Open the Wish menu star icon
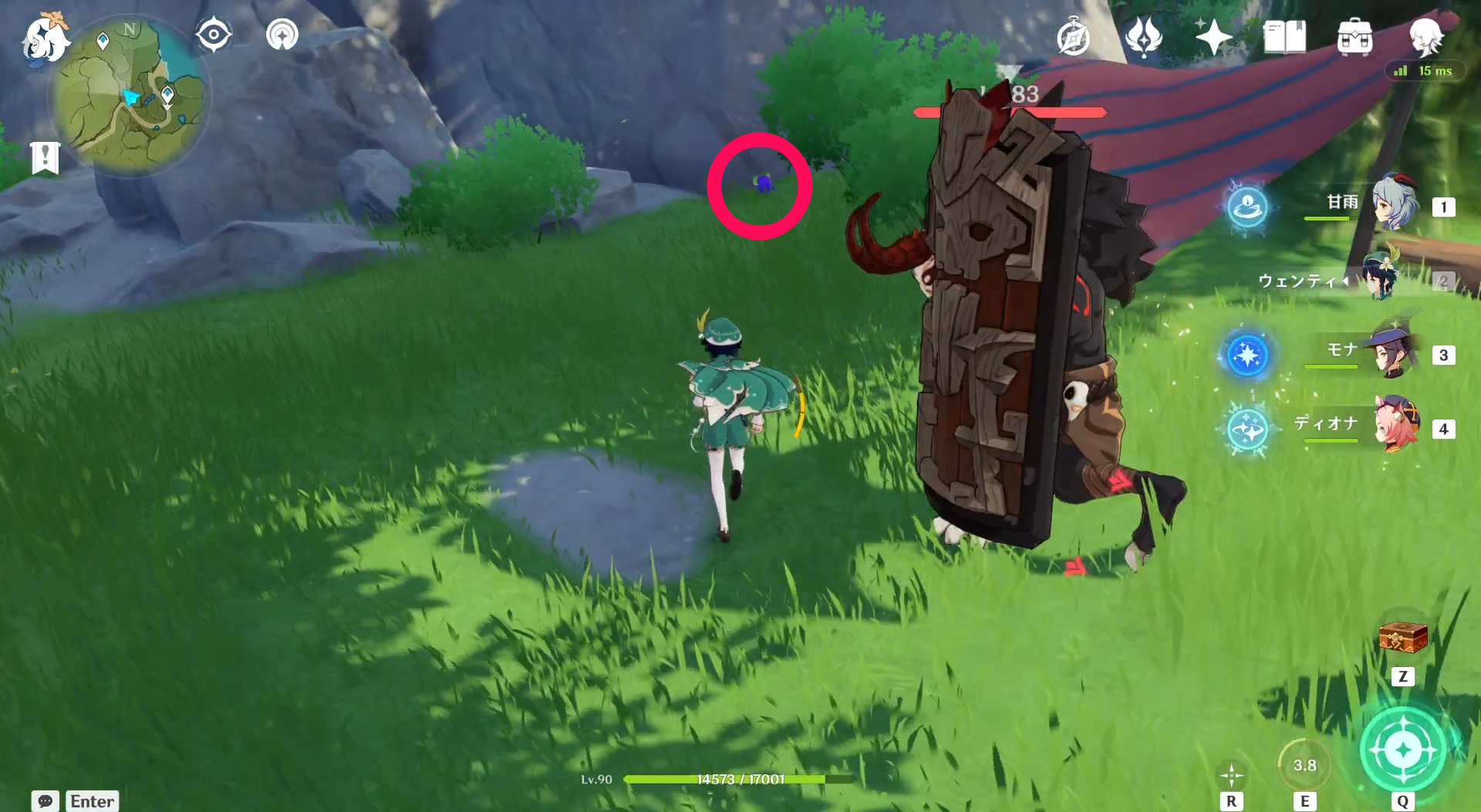Viewport: 1481px width, 812px height. (x=1213, y=34)
